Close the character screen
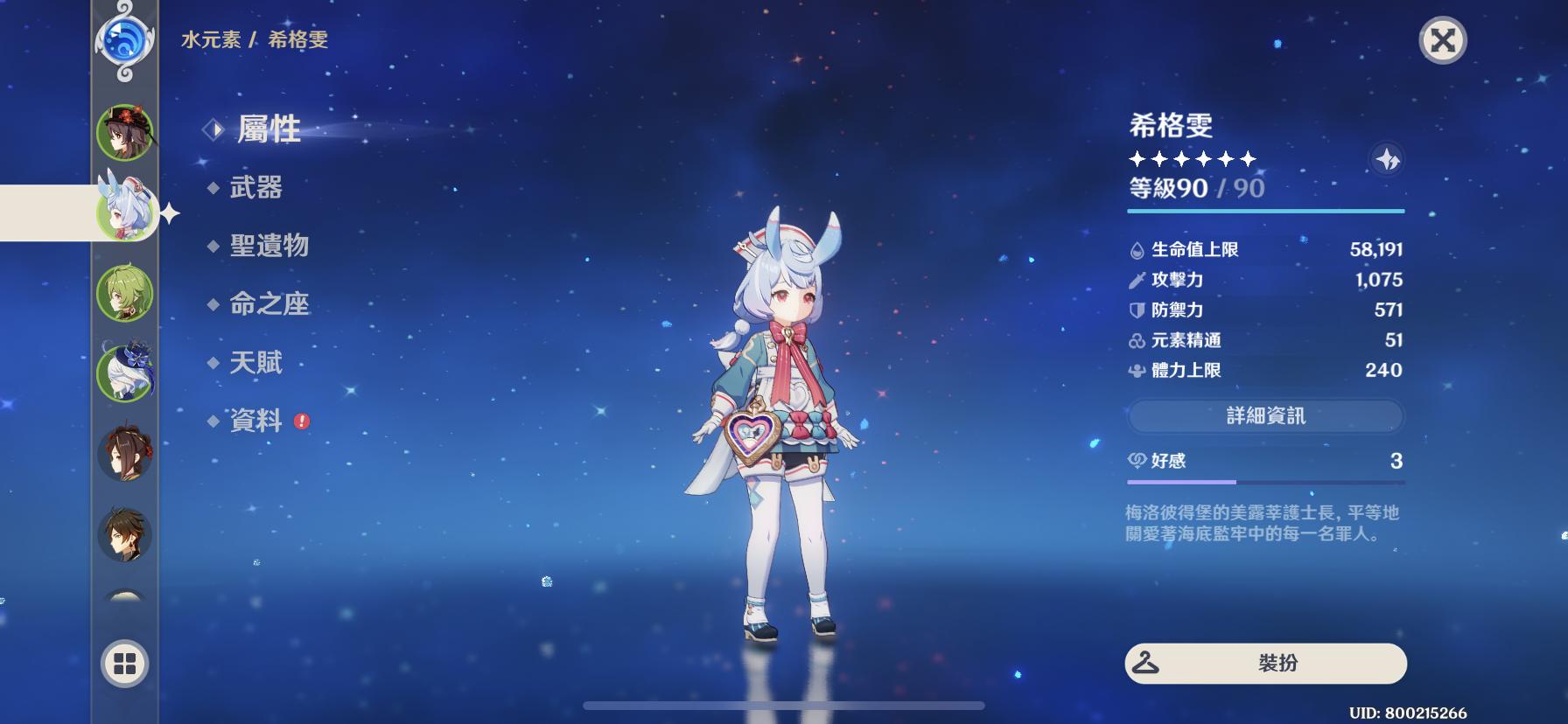This screenshot has width=1568, height=724. pyautogui.click(x=1442, y=40)
